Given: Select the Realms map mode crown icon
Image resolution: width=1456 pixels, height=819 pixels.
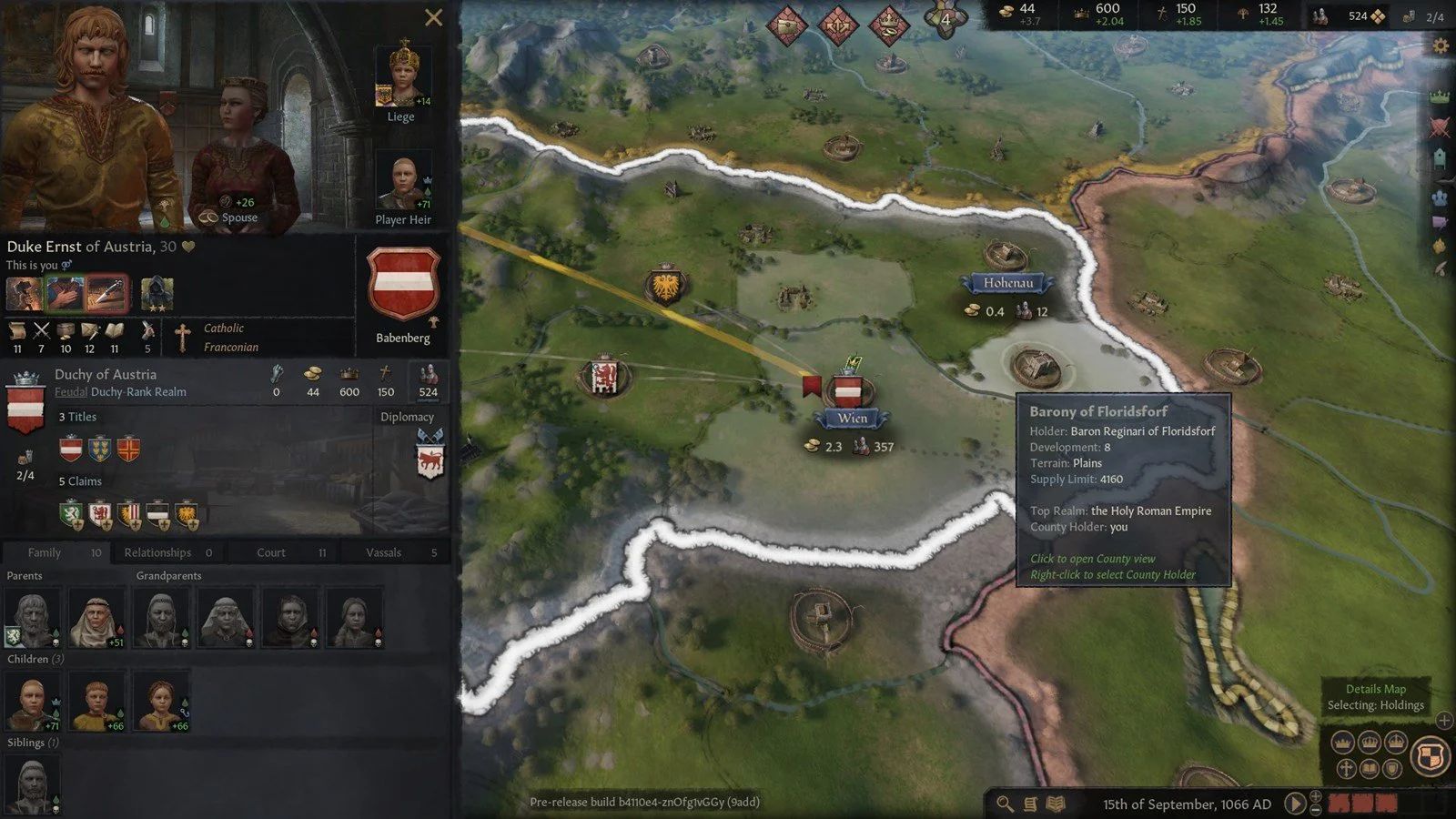Looking at the screenshot, I should click(x=1441, y=94).
